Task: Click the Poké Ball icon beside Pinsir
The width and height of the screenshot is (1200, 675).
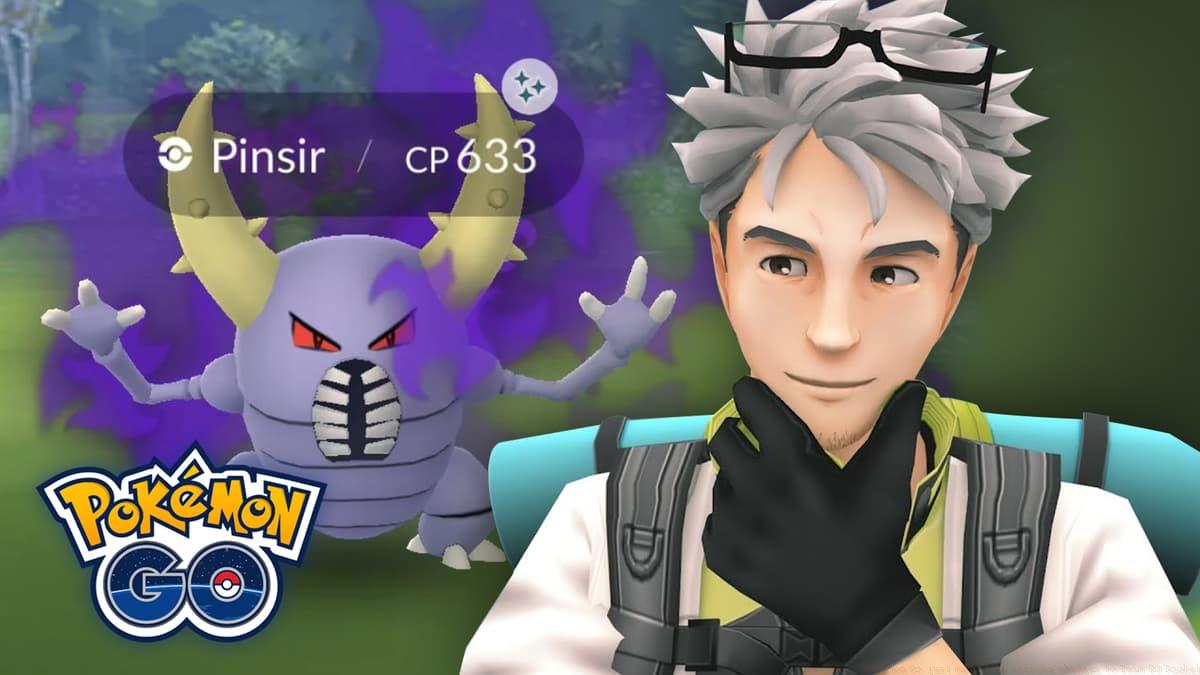Action: (x=173, y=155)
